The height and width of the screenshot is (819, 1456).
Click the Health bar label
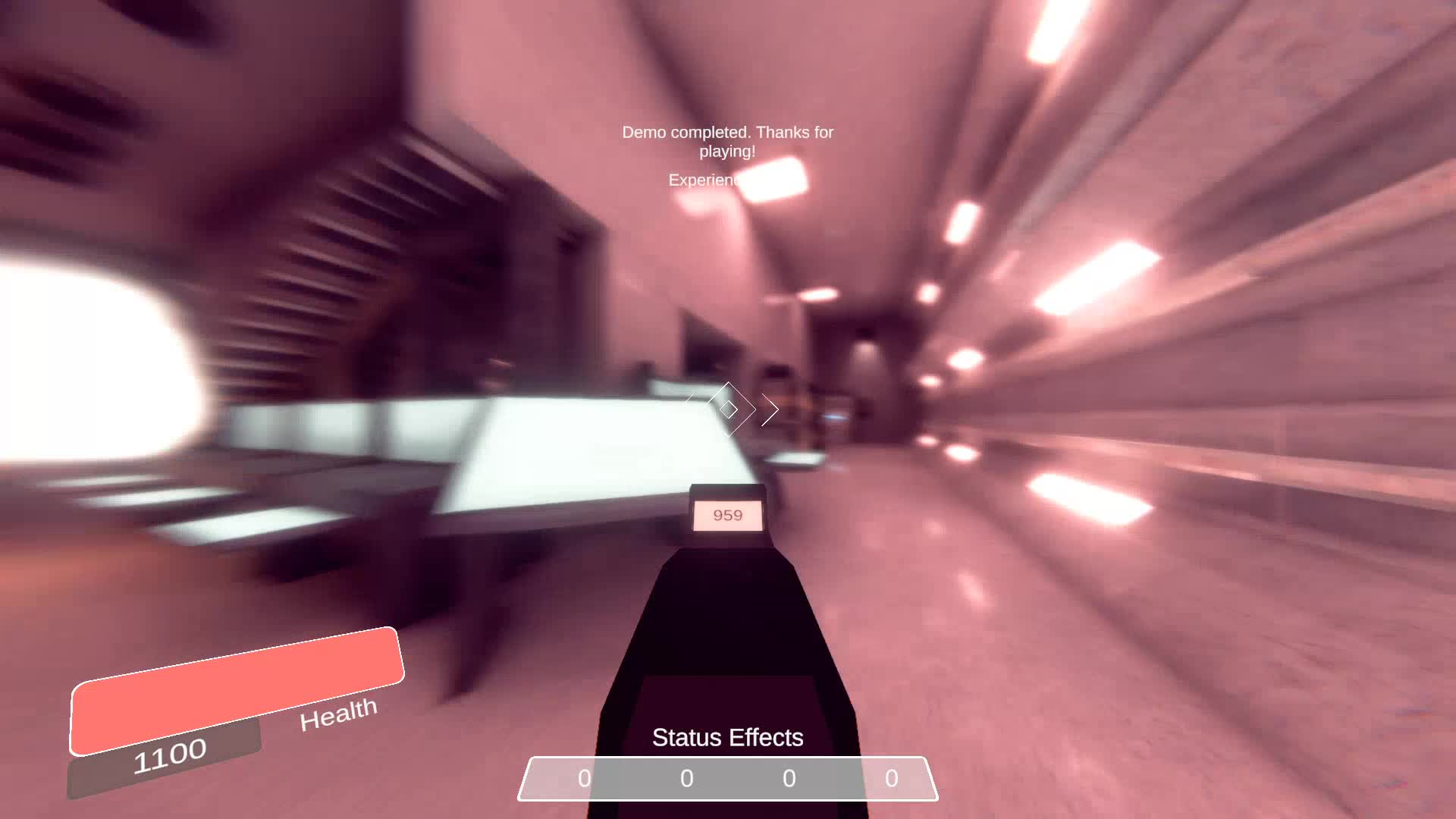pyautogui.click(x=336, y=716)
